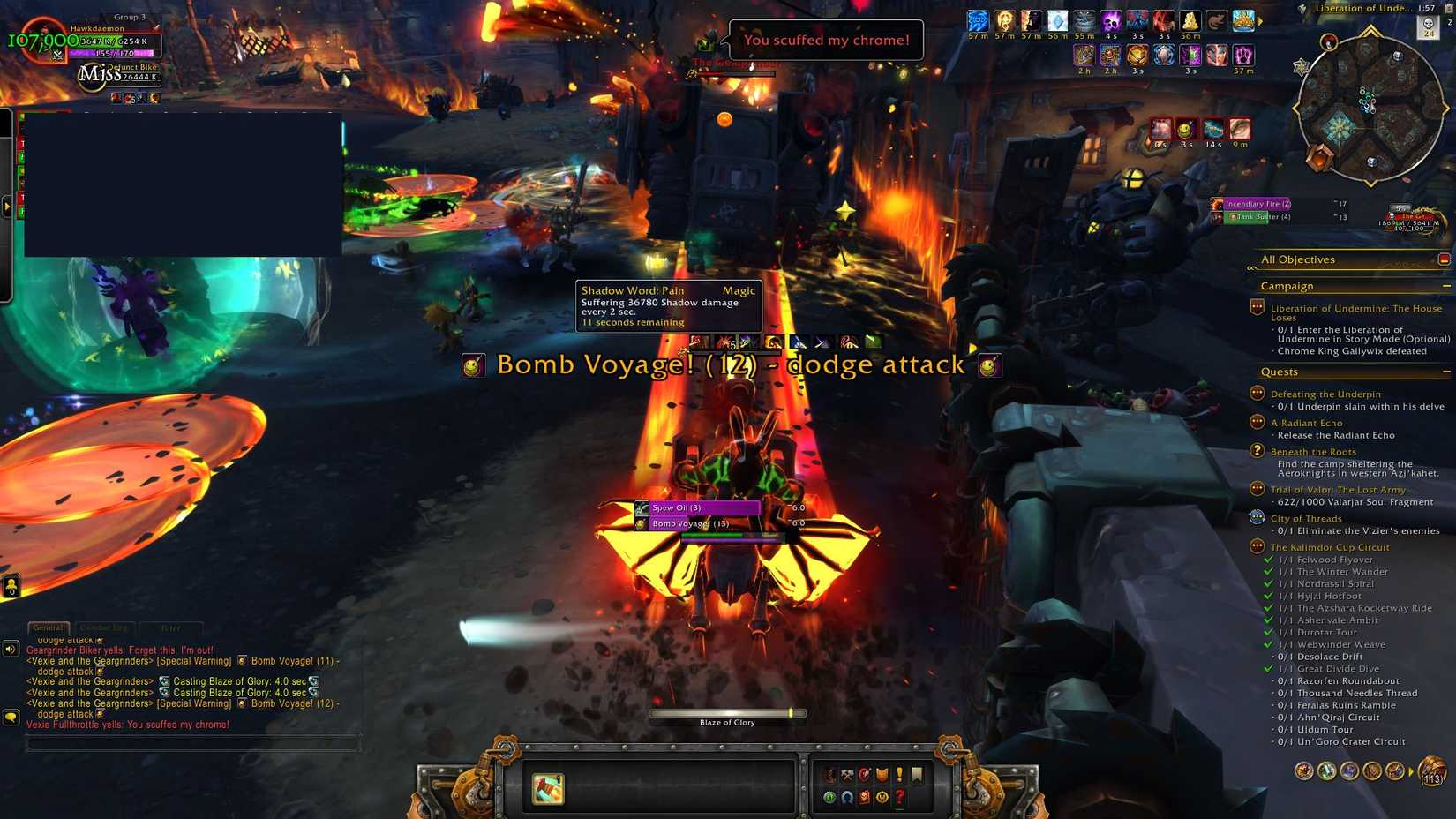Switch to the Combat Log tab
1456x819 pixels.
click(103, 627)
